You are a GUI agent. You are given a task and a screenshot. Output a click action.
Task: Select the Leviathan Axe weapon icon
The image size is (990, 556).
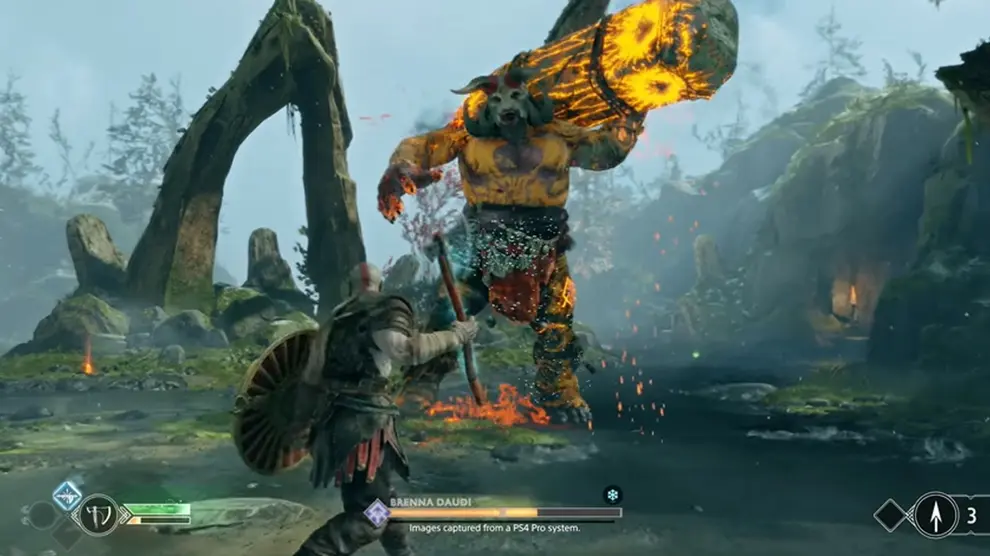[98, 515]
